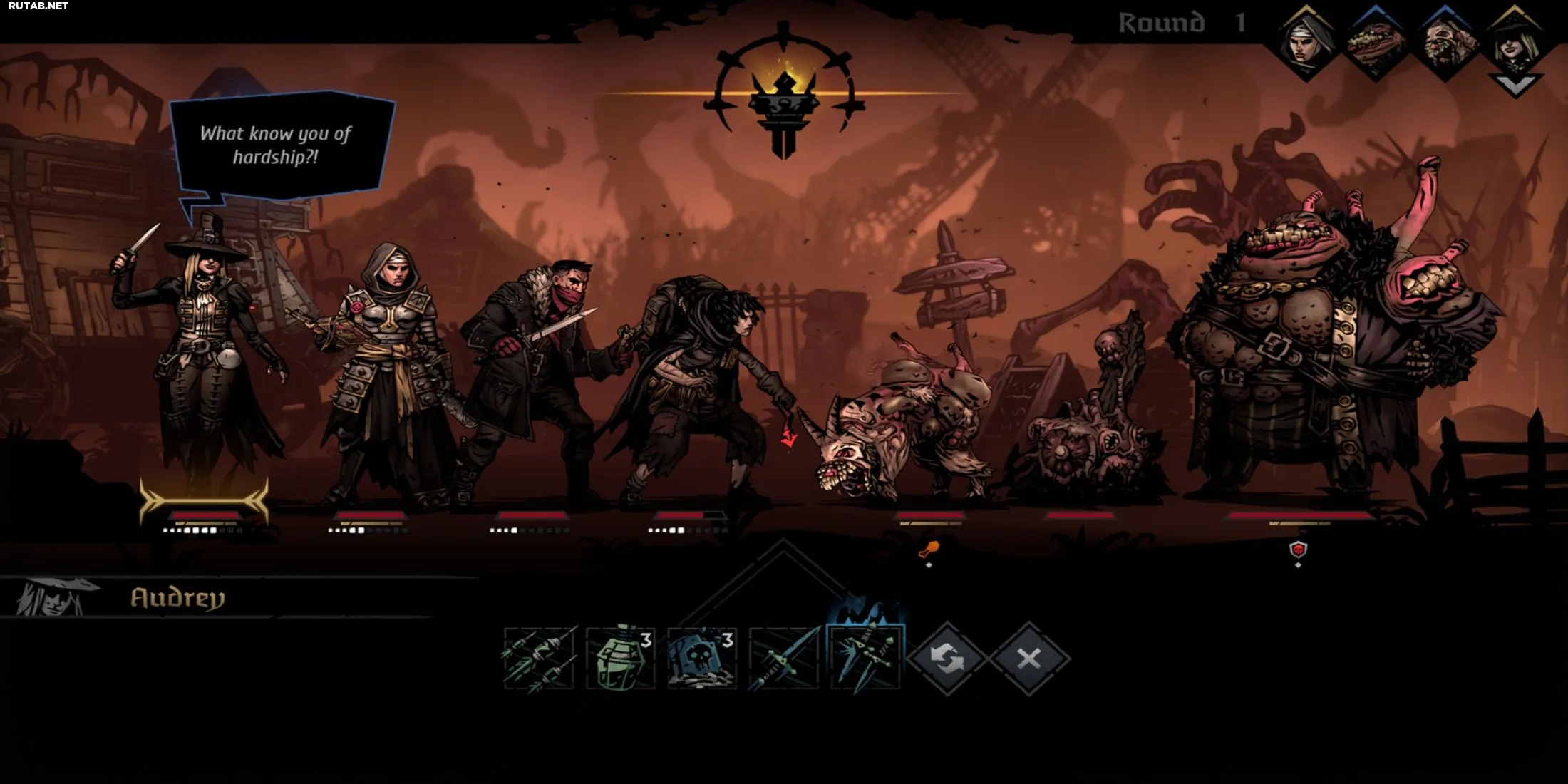Screen dimensions: 1568x784
Task: Select the highlighted crossed daggers skill
Action: pos(866,657)
